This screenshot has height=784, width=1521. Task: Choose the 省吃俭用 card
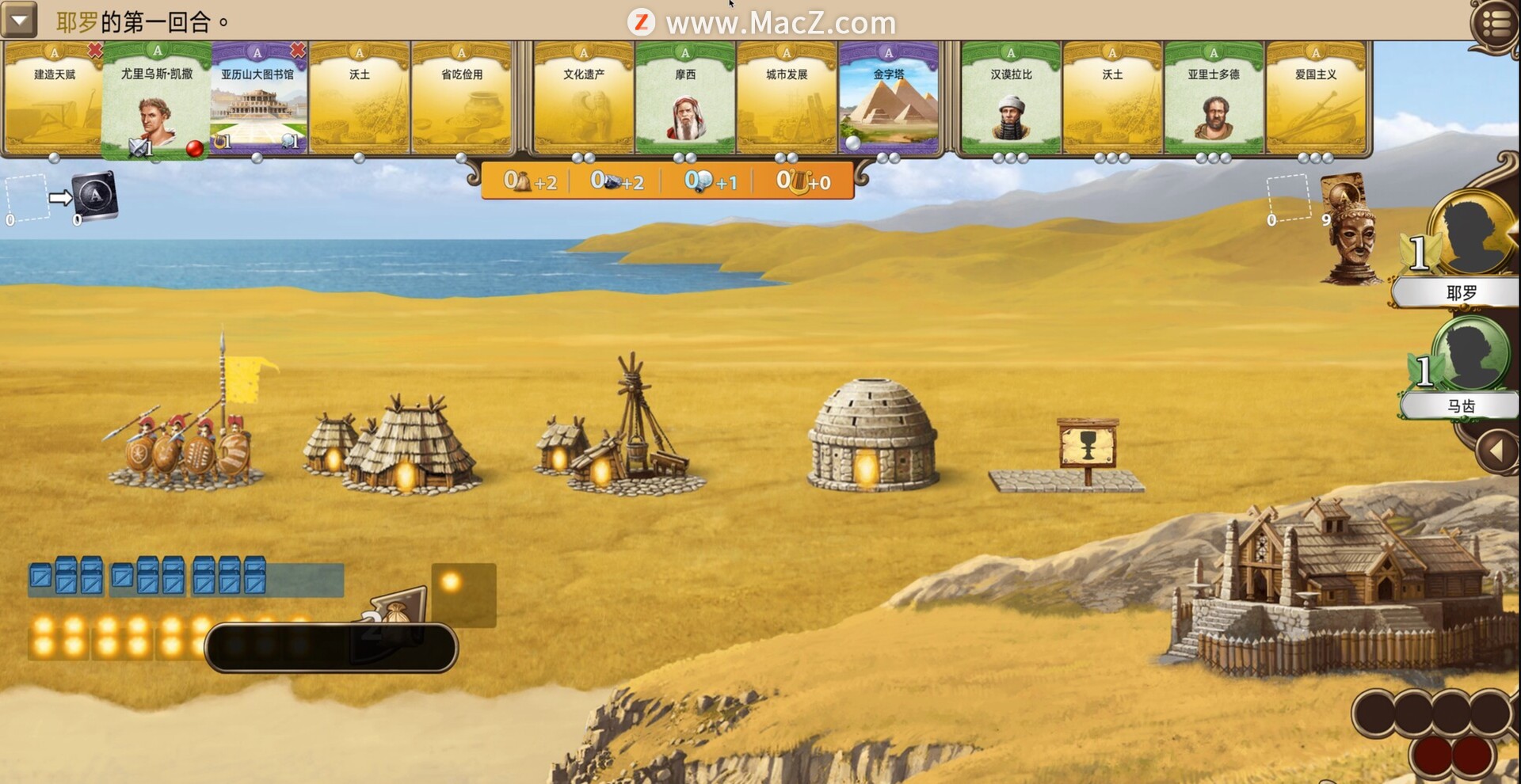[462, 99]
